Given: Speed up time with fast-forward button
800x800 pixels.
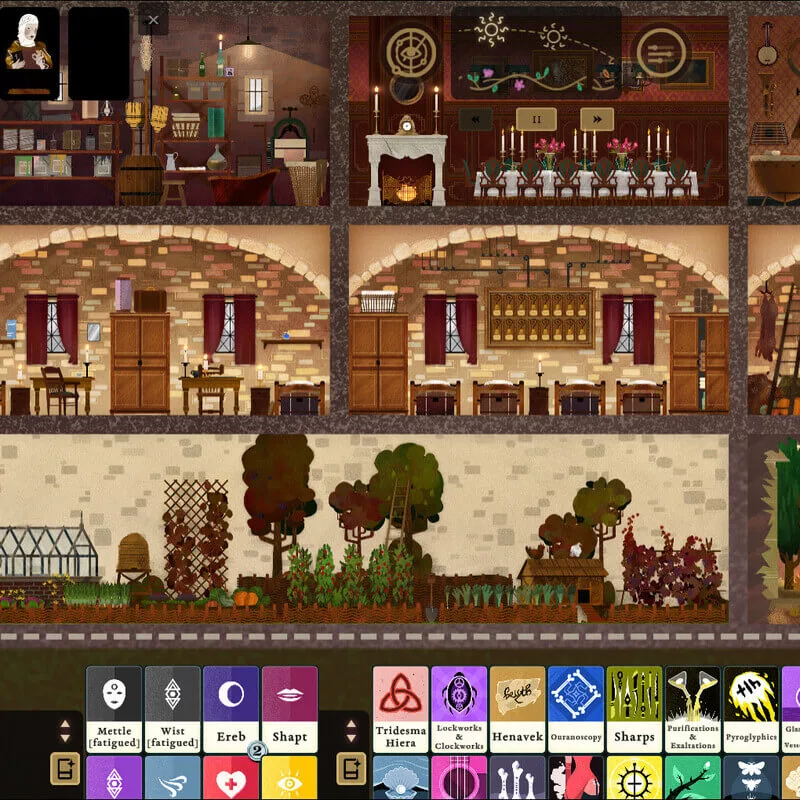Looking at the screenshot, I should 596,119.
